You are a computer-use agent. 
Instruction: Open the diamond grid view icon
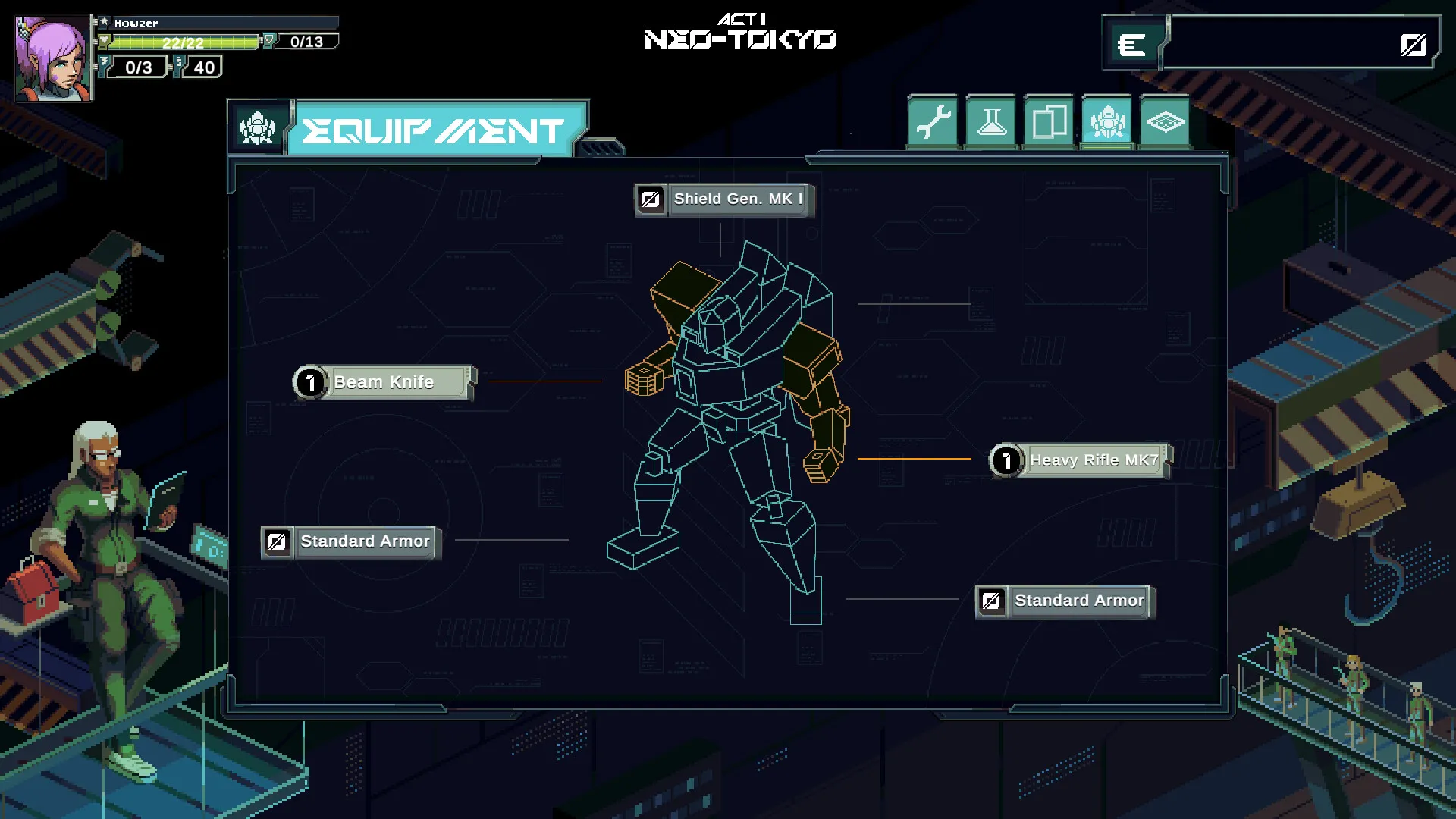[x=1164, y=121]
